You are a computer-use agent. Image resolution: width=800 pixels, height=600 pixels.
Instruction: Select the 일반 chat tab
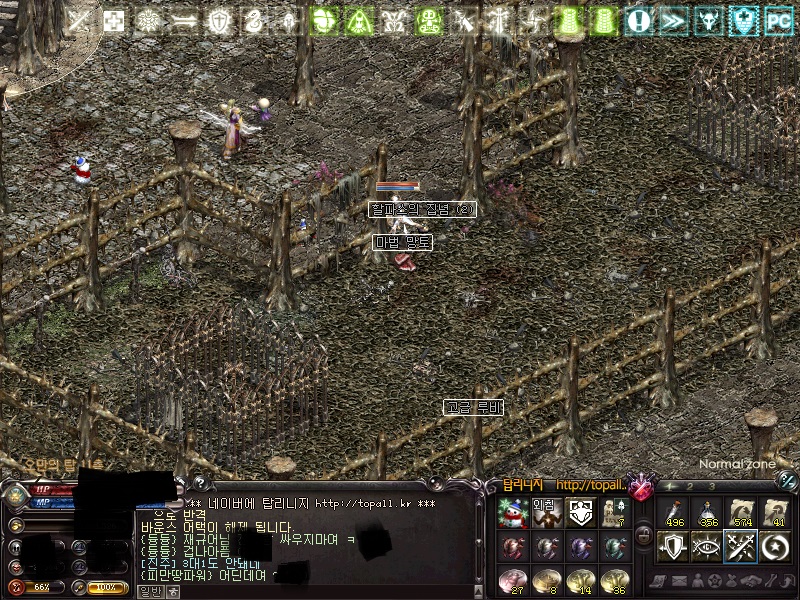point(150,591)
